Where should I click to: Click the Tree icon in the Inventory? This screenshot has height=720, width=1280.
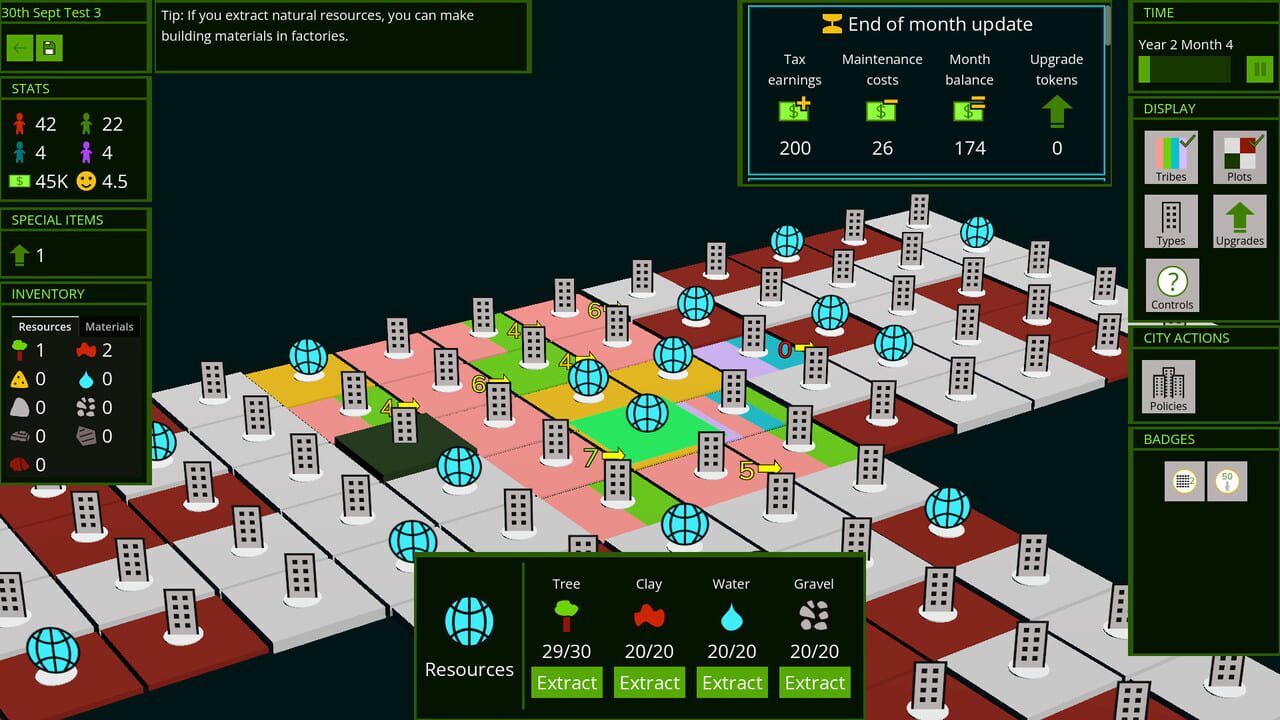(x=17, y=351)
